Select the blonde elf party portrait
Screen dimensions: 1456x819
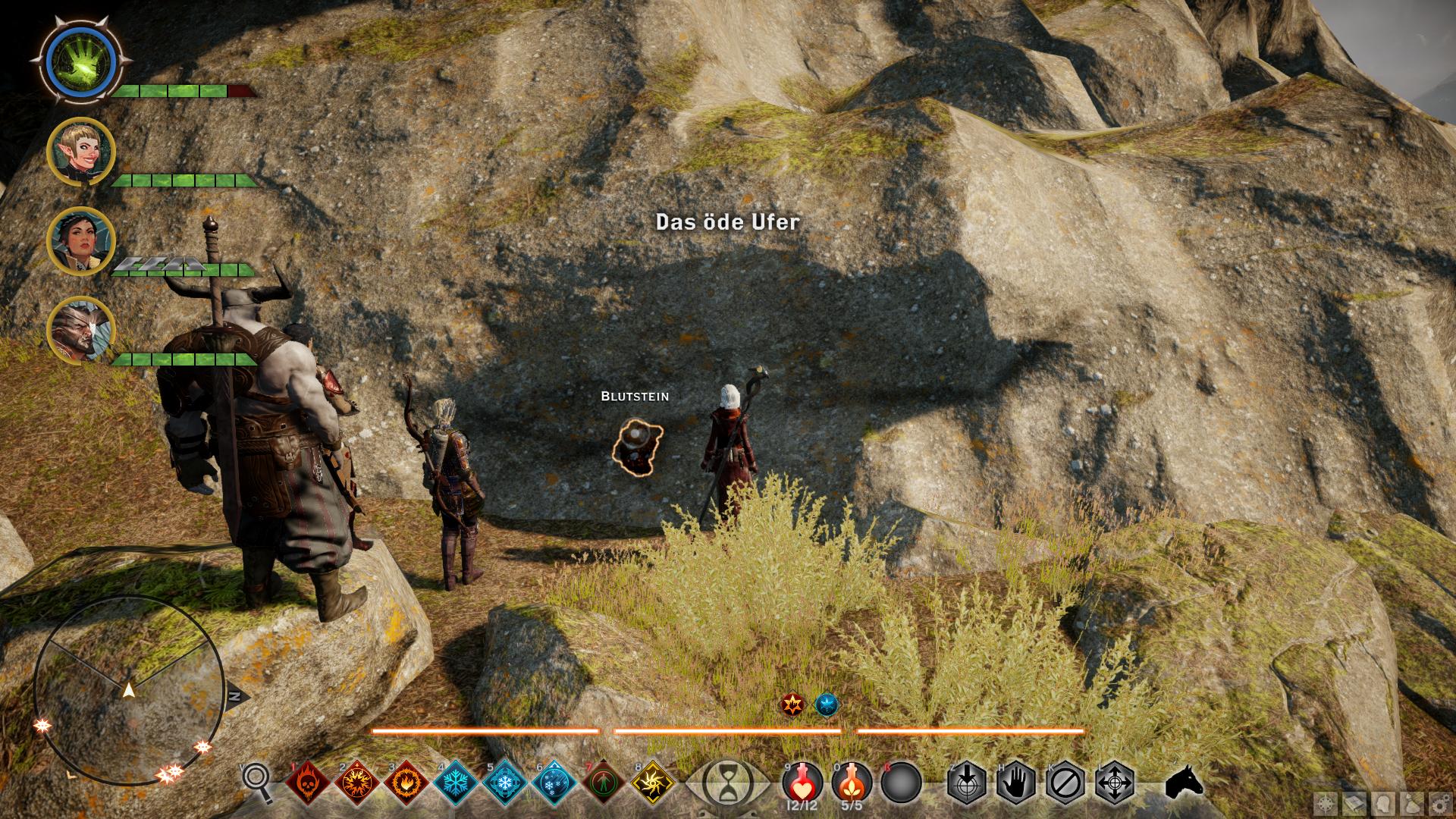pos(80,152)
